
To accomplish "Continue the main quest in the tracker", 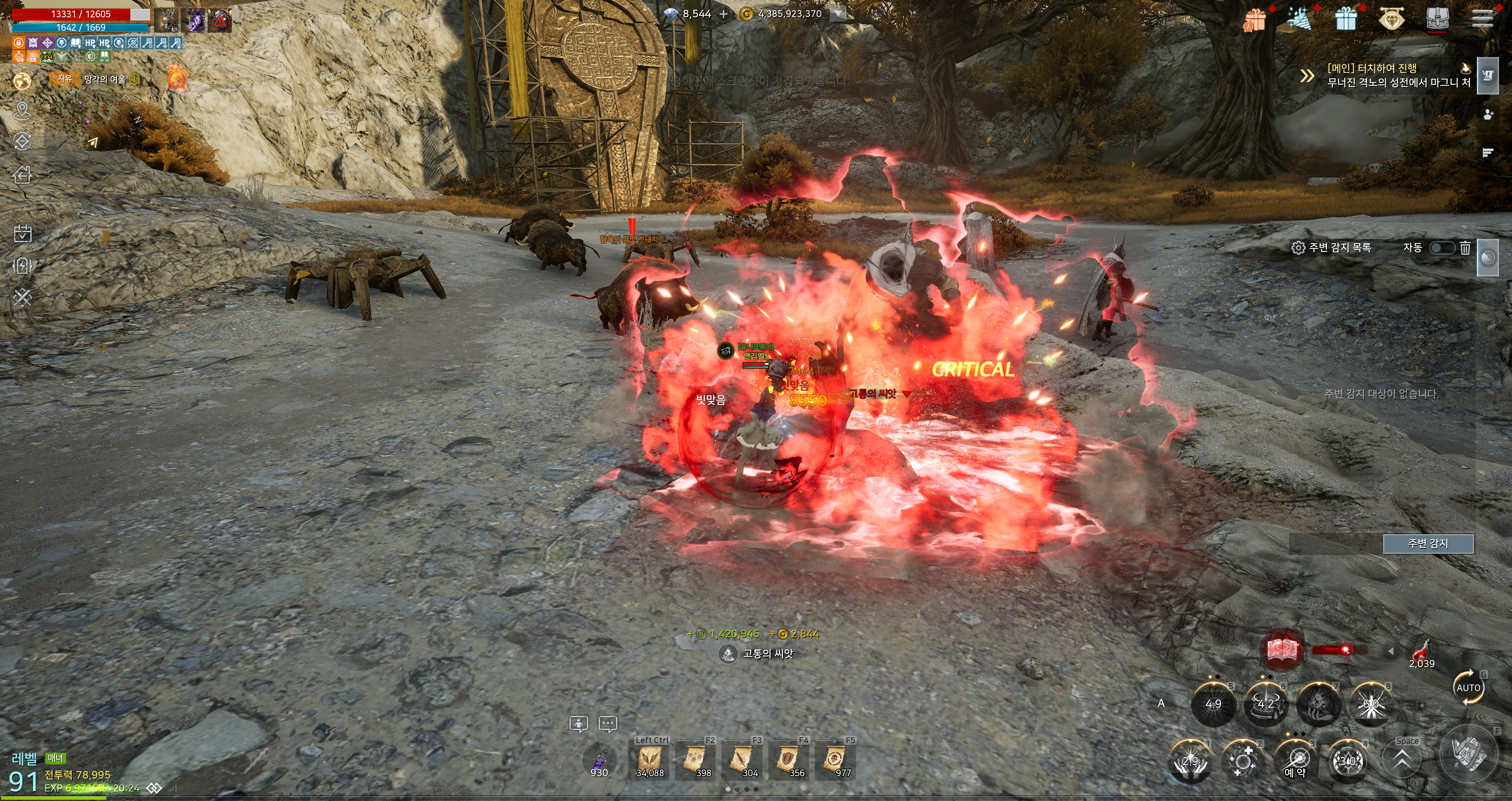I will tap(1398, 75).
